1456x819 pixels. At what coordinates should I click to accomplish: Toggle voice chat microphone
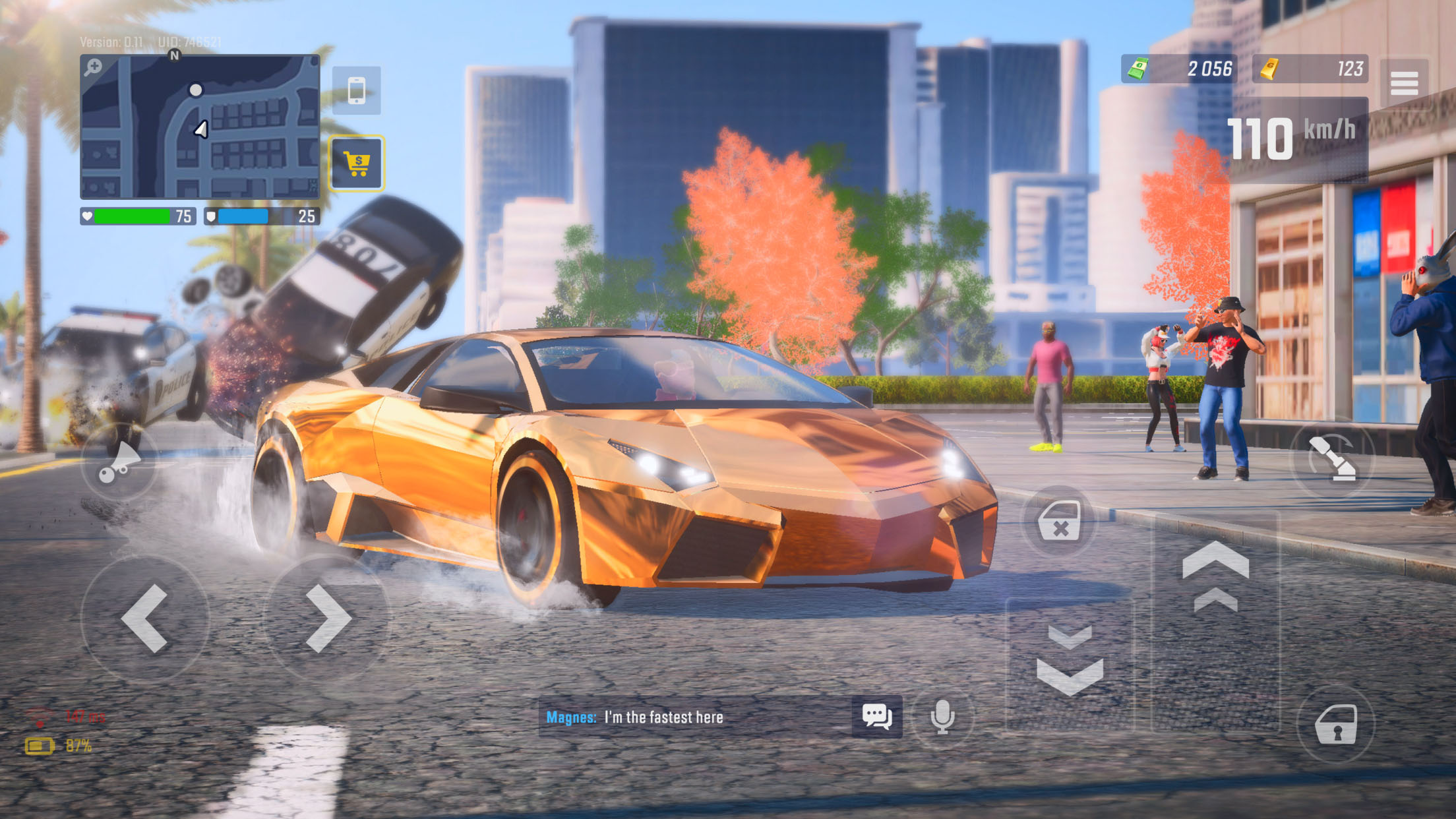pos(942,716)
